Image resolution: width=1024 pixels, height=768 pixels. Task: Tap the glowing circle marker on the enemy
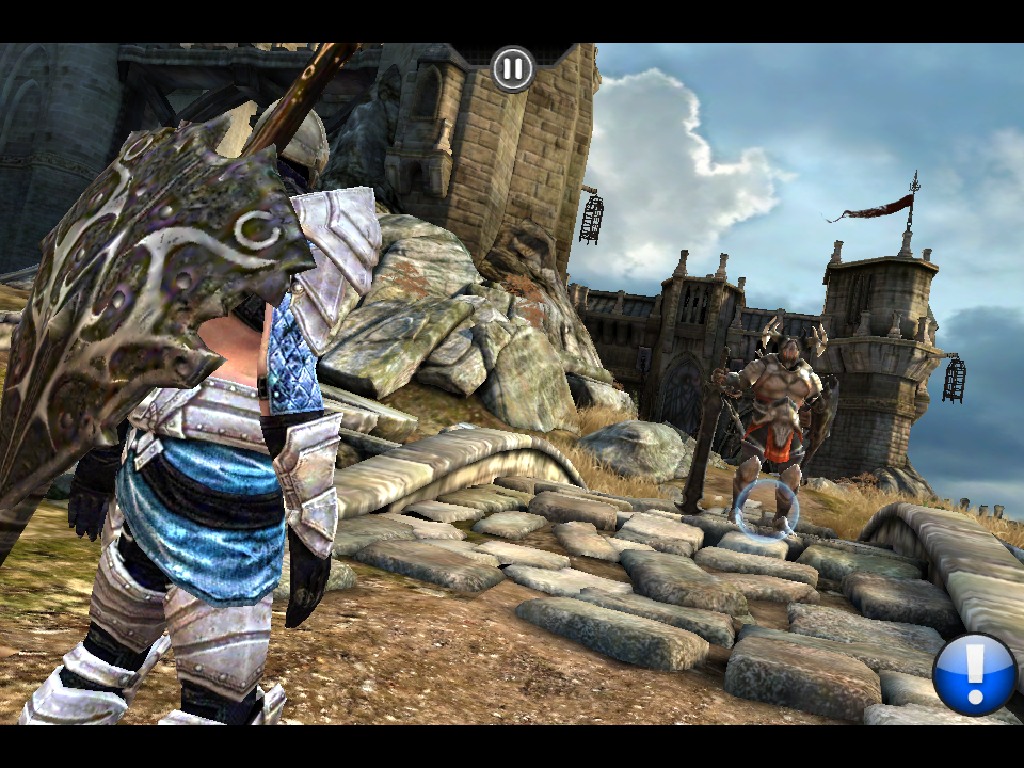tap(767, 508)
